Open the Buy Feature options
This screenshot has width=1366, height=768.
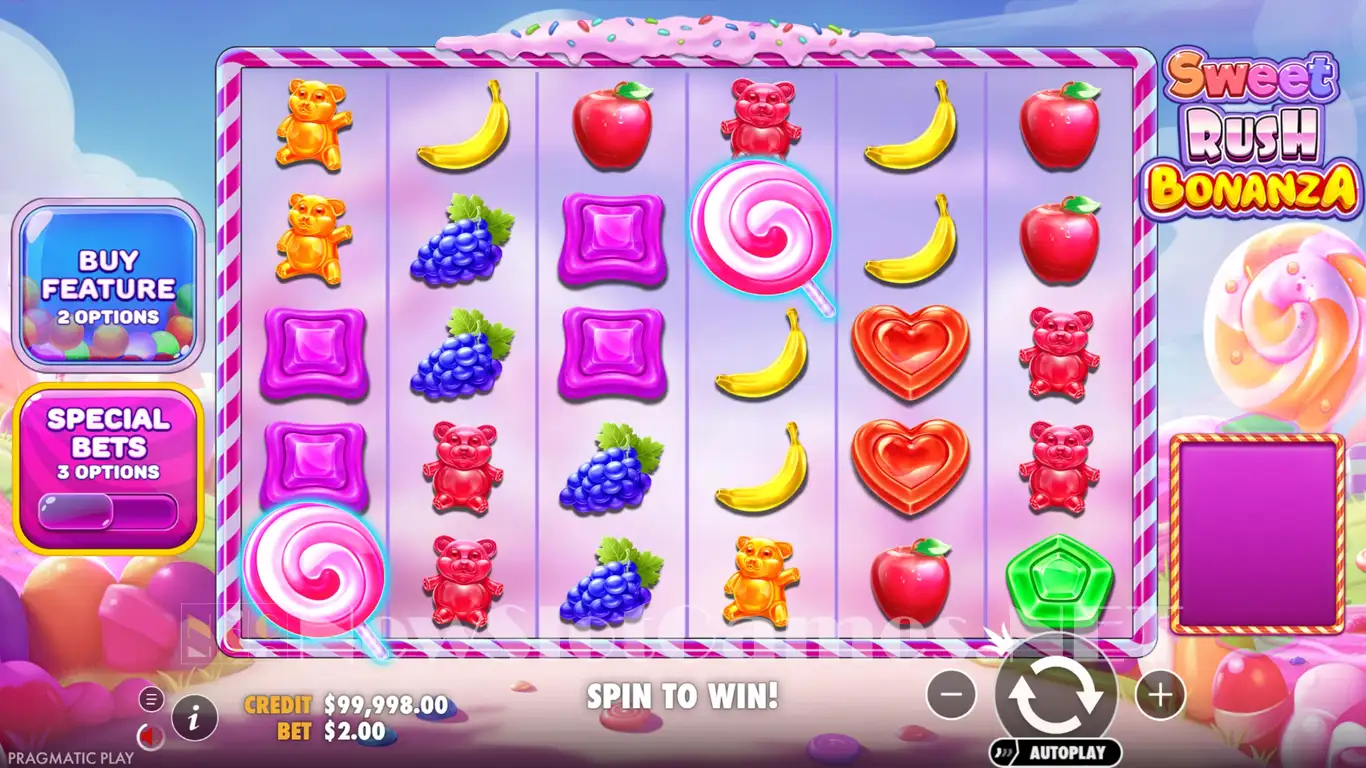(x=108, y=286)
